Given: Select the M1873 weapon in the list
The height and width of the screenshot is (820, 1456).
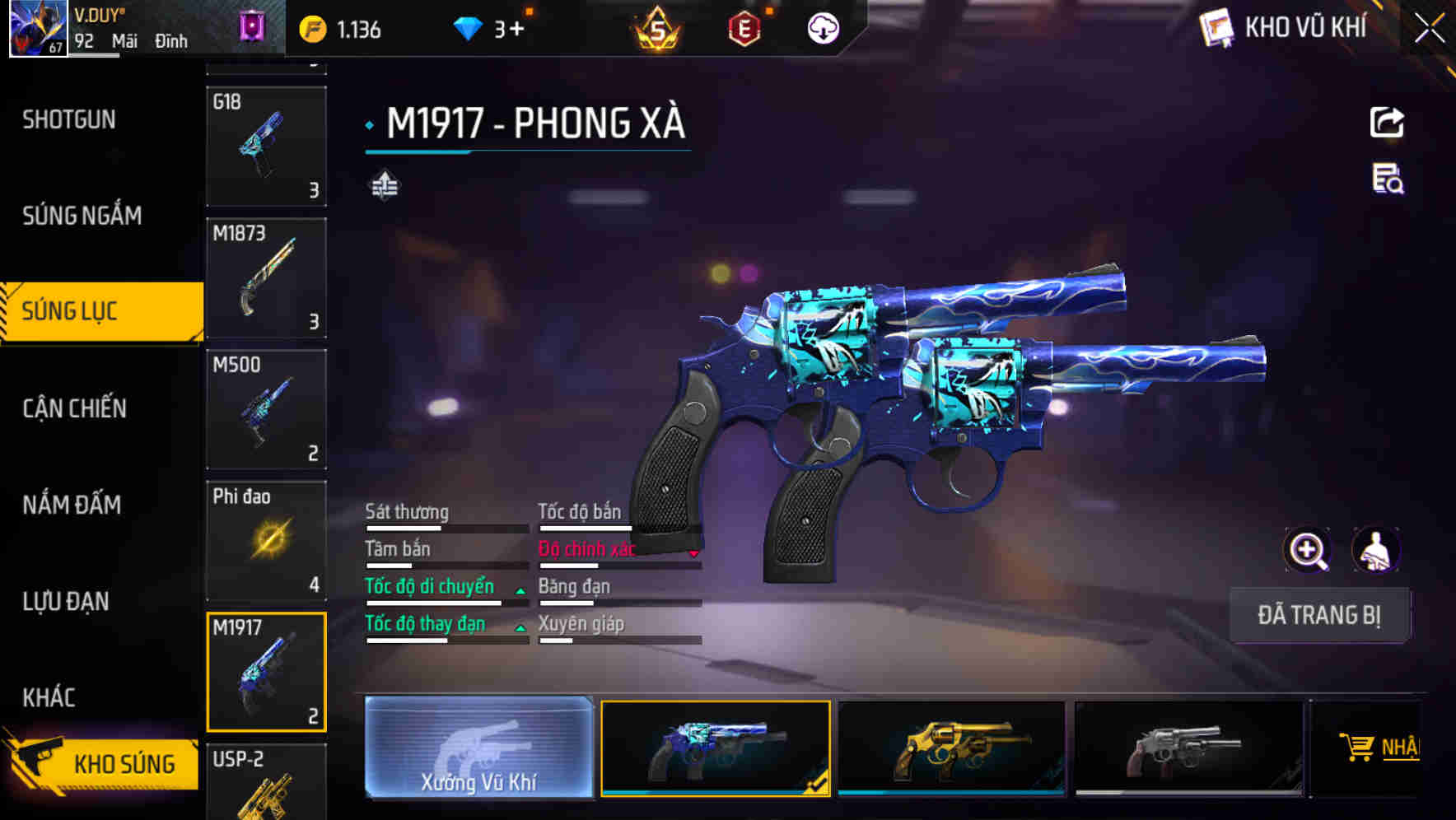Looking at the screenshot, I should pyautogui.click(x=267, y=278).
